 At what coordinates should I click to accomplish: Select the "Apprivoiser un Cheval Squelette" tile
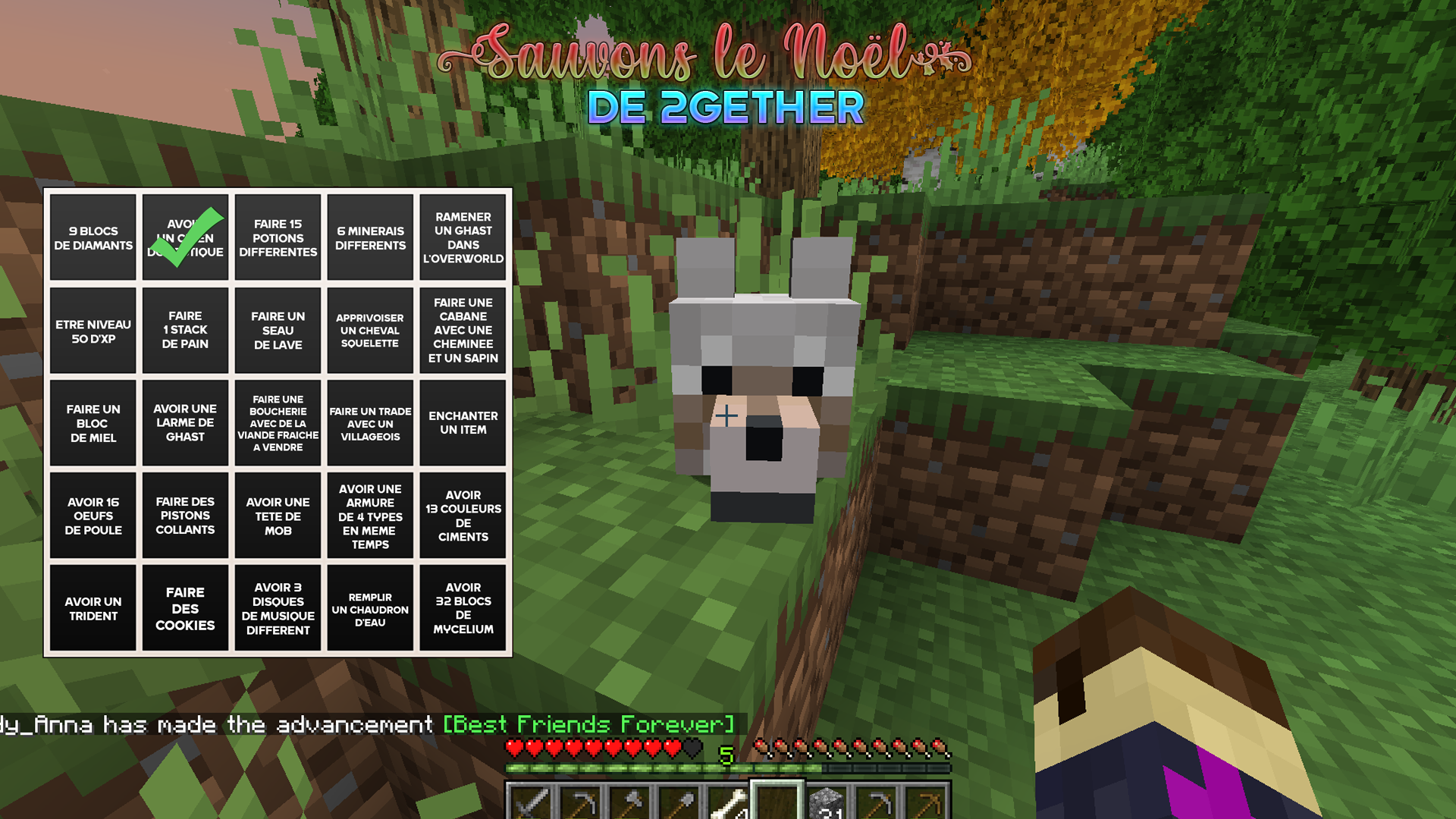[x=370, y=331]
